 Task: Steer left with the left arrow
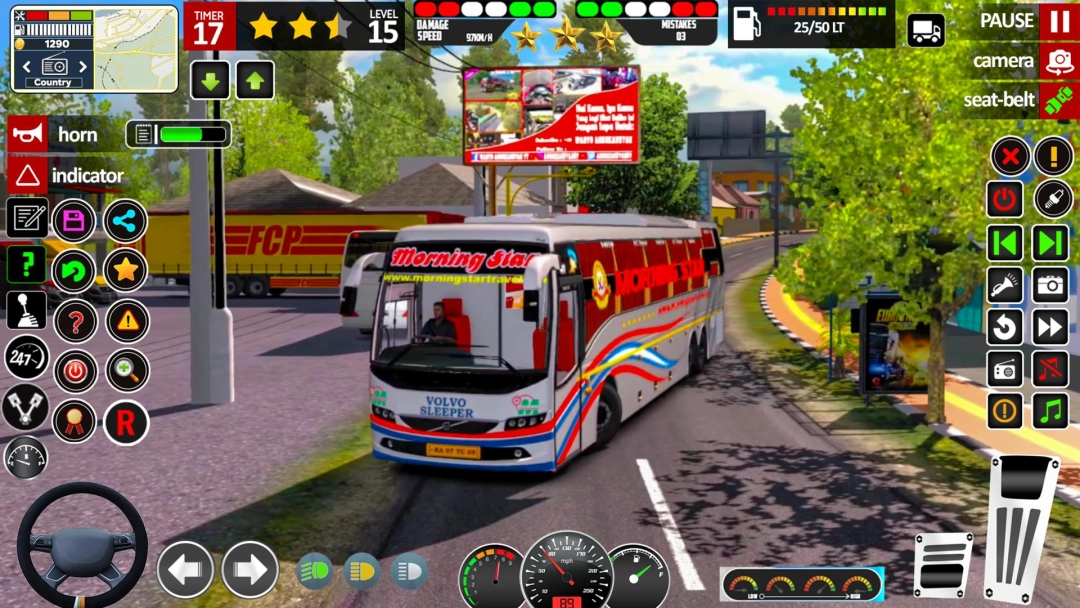click(x=185, y=570)
